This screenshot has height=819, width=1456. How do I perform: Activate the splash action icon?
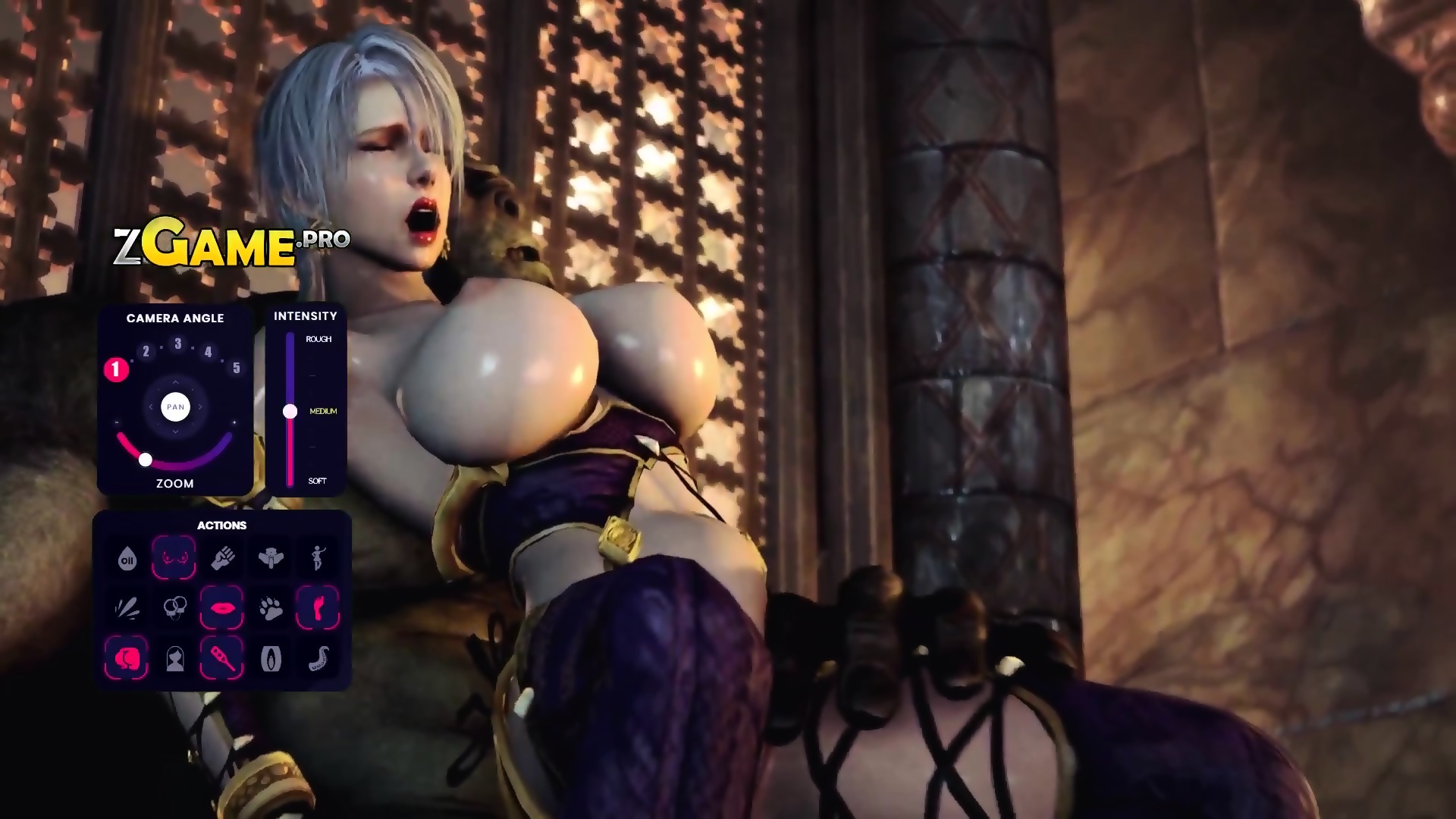coord(127,608)
